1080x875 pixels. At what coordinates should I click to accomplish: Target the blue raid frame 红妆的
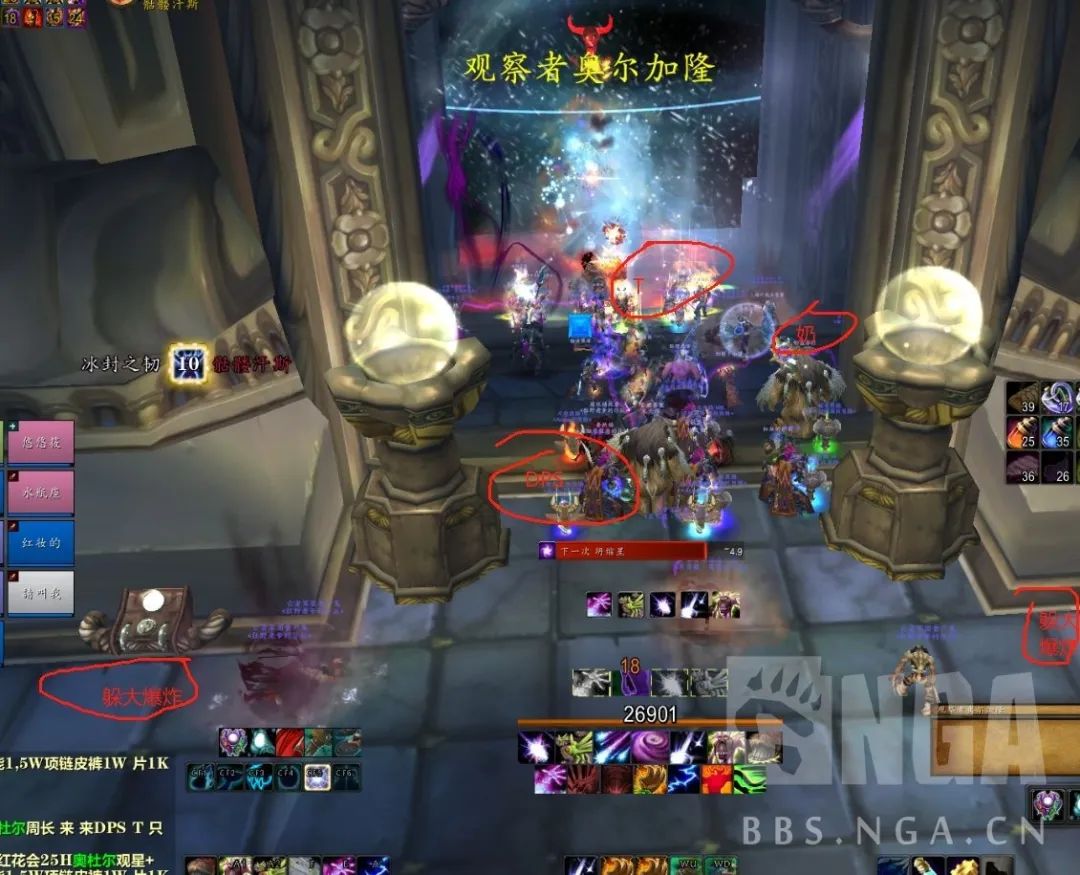(x=41, y=541)
